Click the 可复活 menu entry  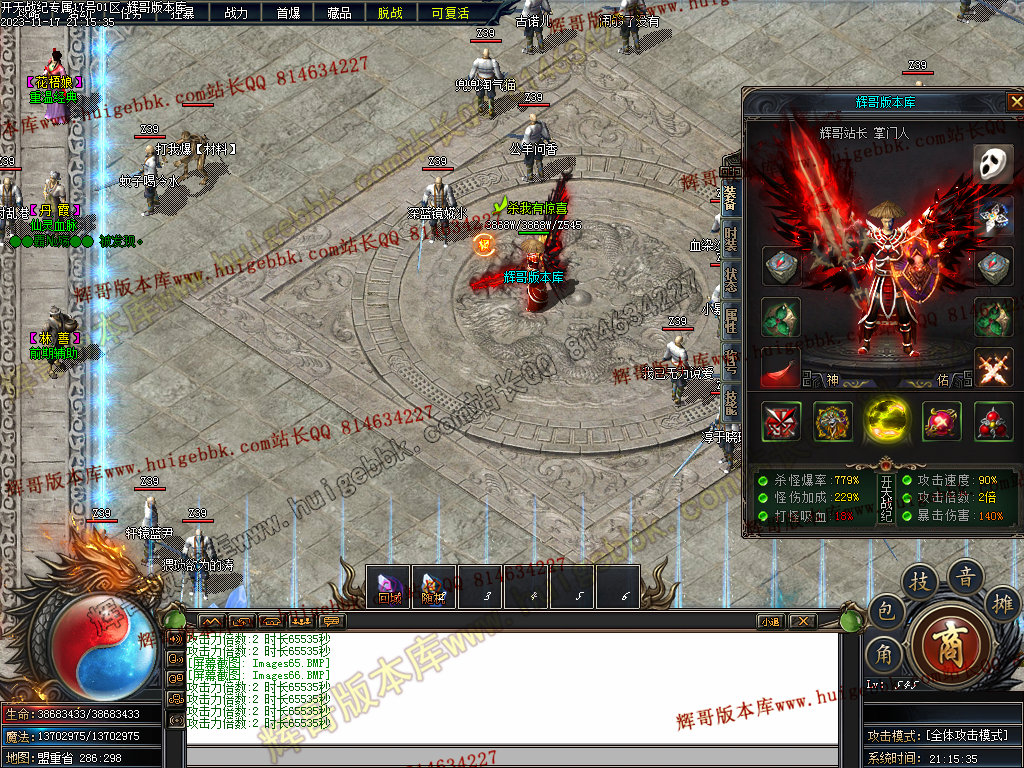[449, 13]
